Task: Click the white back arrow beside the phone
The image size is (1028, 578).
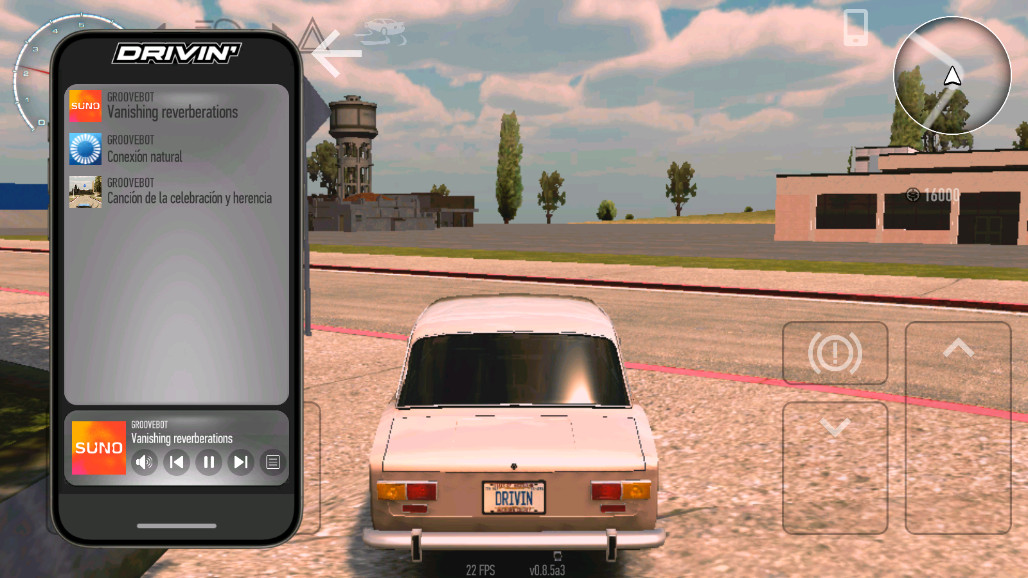Action: [x=336, y=53]
